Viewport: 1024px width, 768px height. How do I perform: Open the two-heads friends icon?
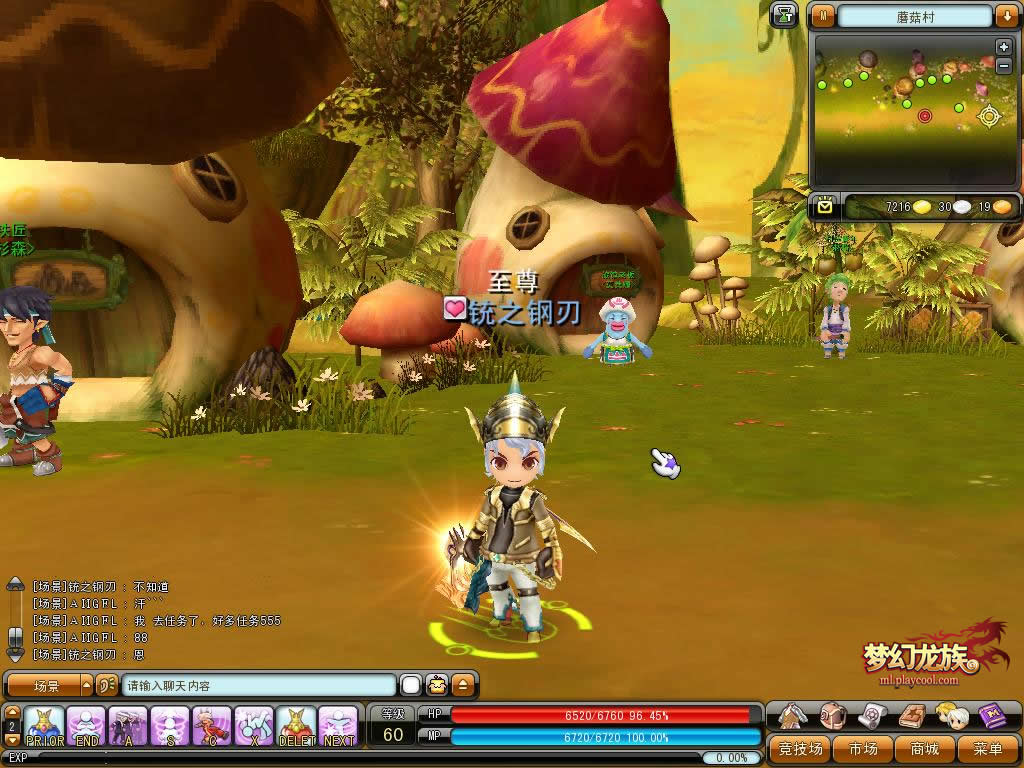click(950, 715)
